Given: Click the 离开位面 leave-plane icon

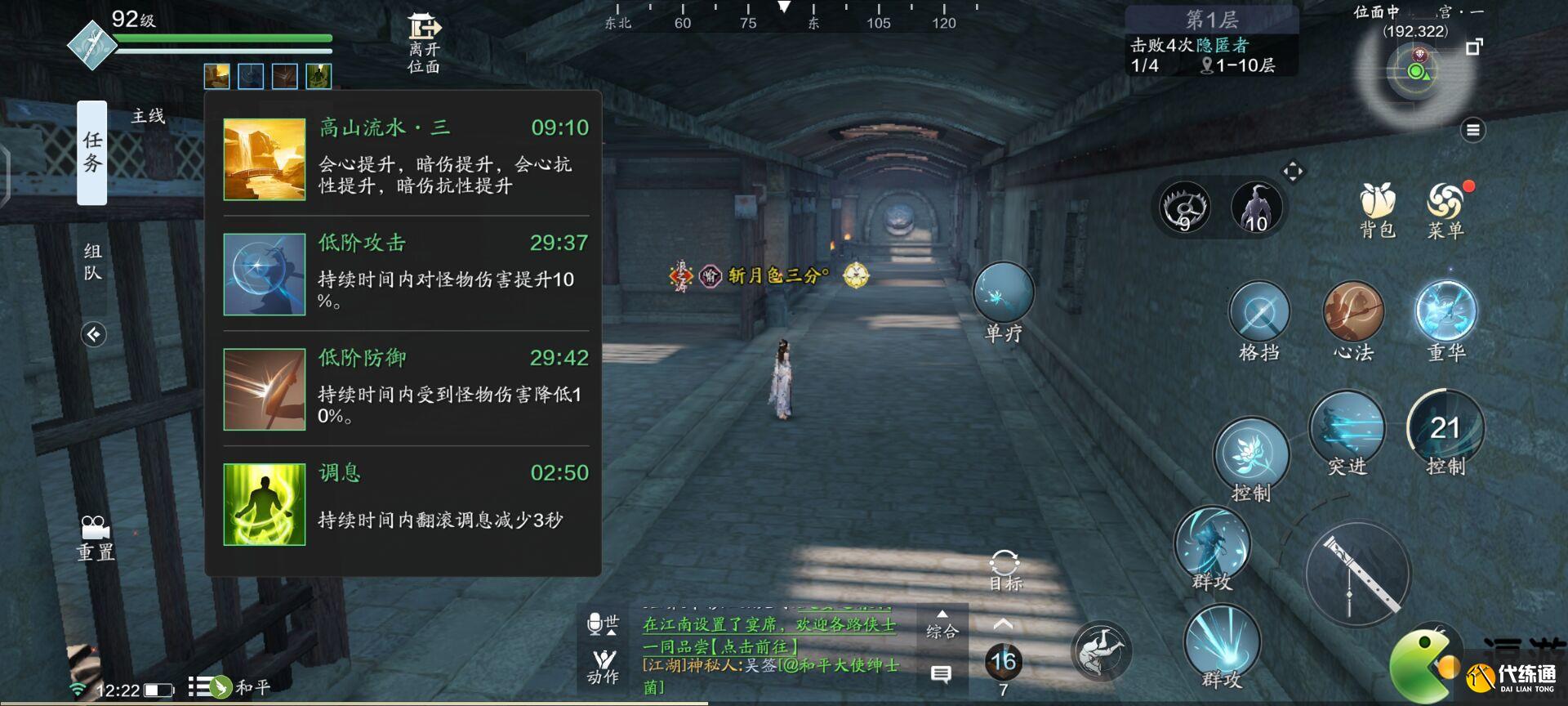Looking at the screenshot, I should tap(422, 29).
